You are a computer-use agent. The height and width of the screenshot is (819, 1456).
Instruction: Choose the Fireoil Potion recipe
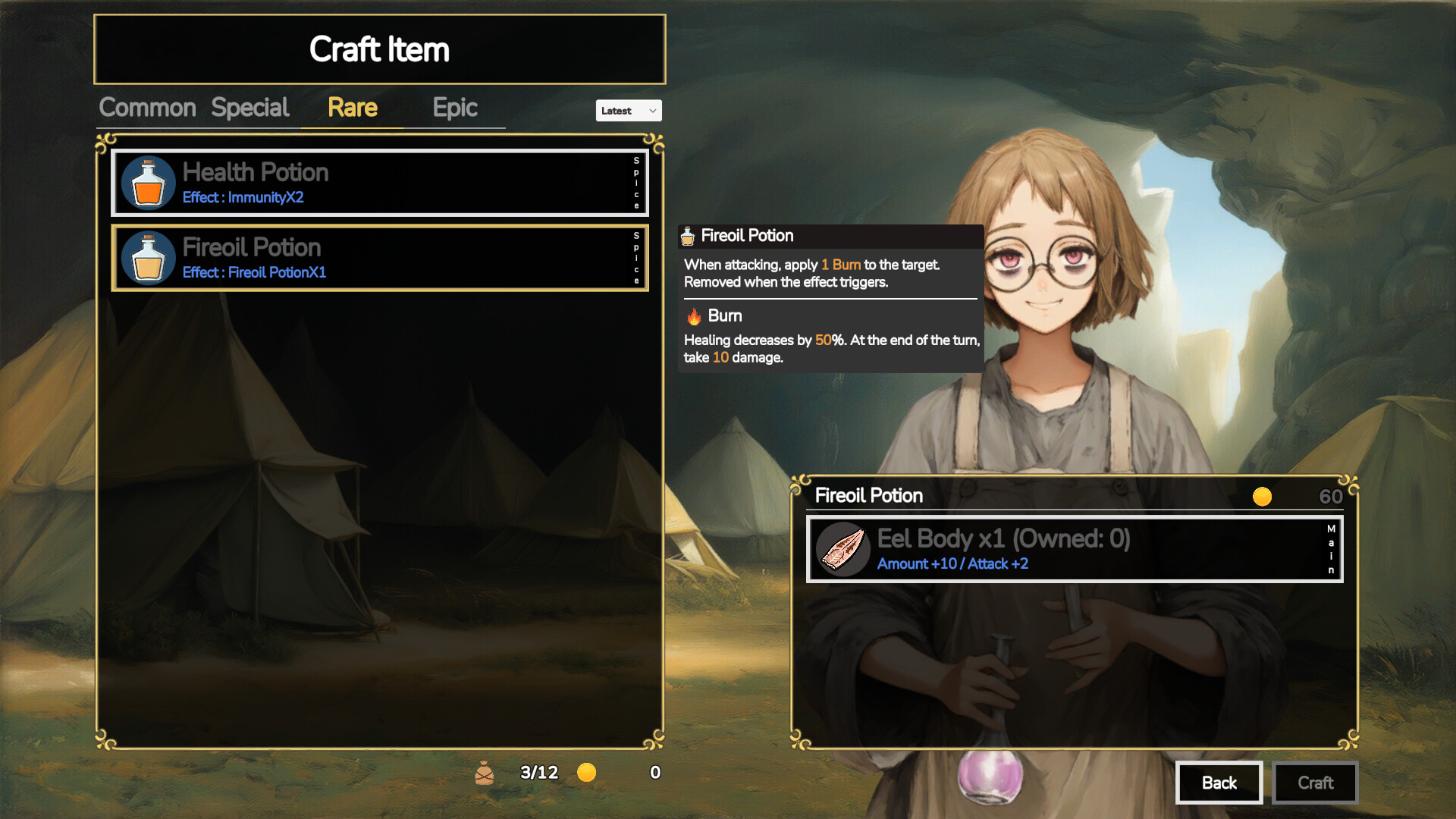(x=379, y=258)
